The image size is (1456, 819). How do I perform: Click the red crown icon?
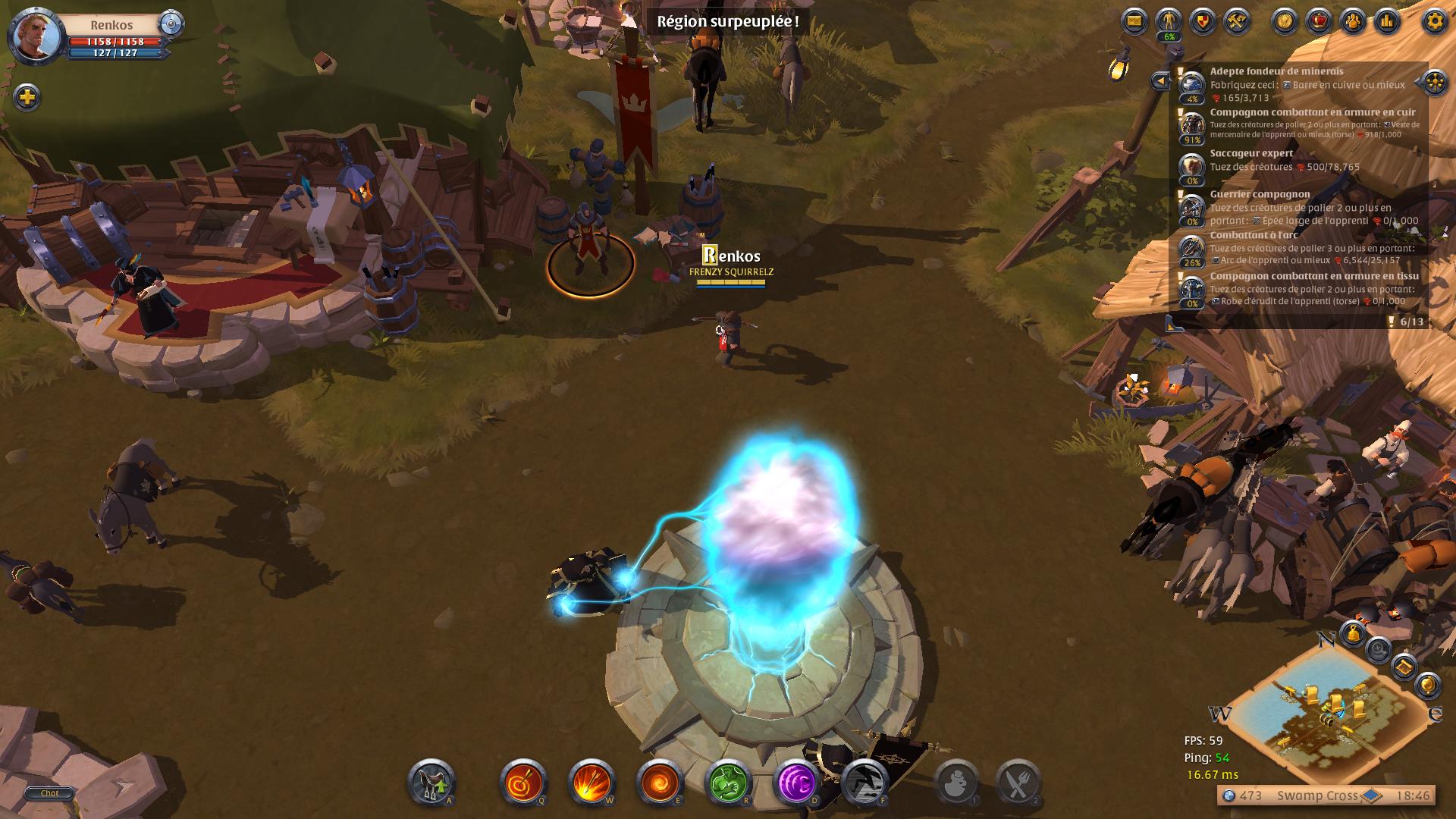pyautogui.click(x=1319, y=20)
